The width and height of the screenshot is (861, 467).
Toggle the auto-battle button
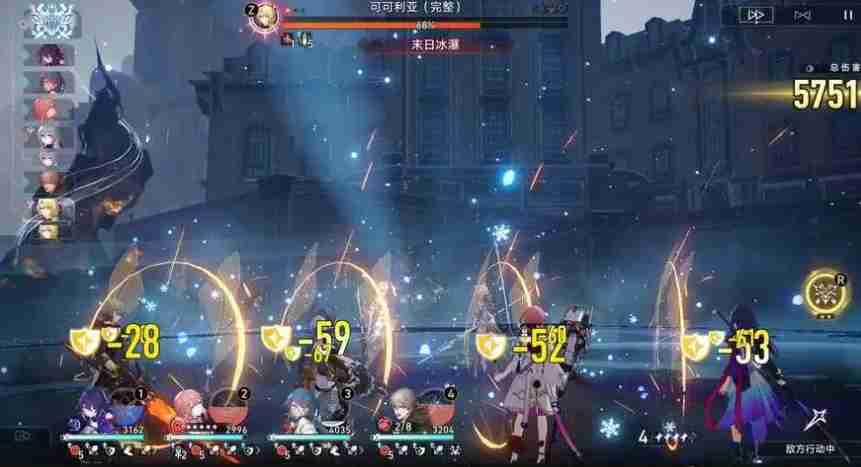(802, 15)
